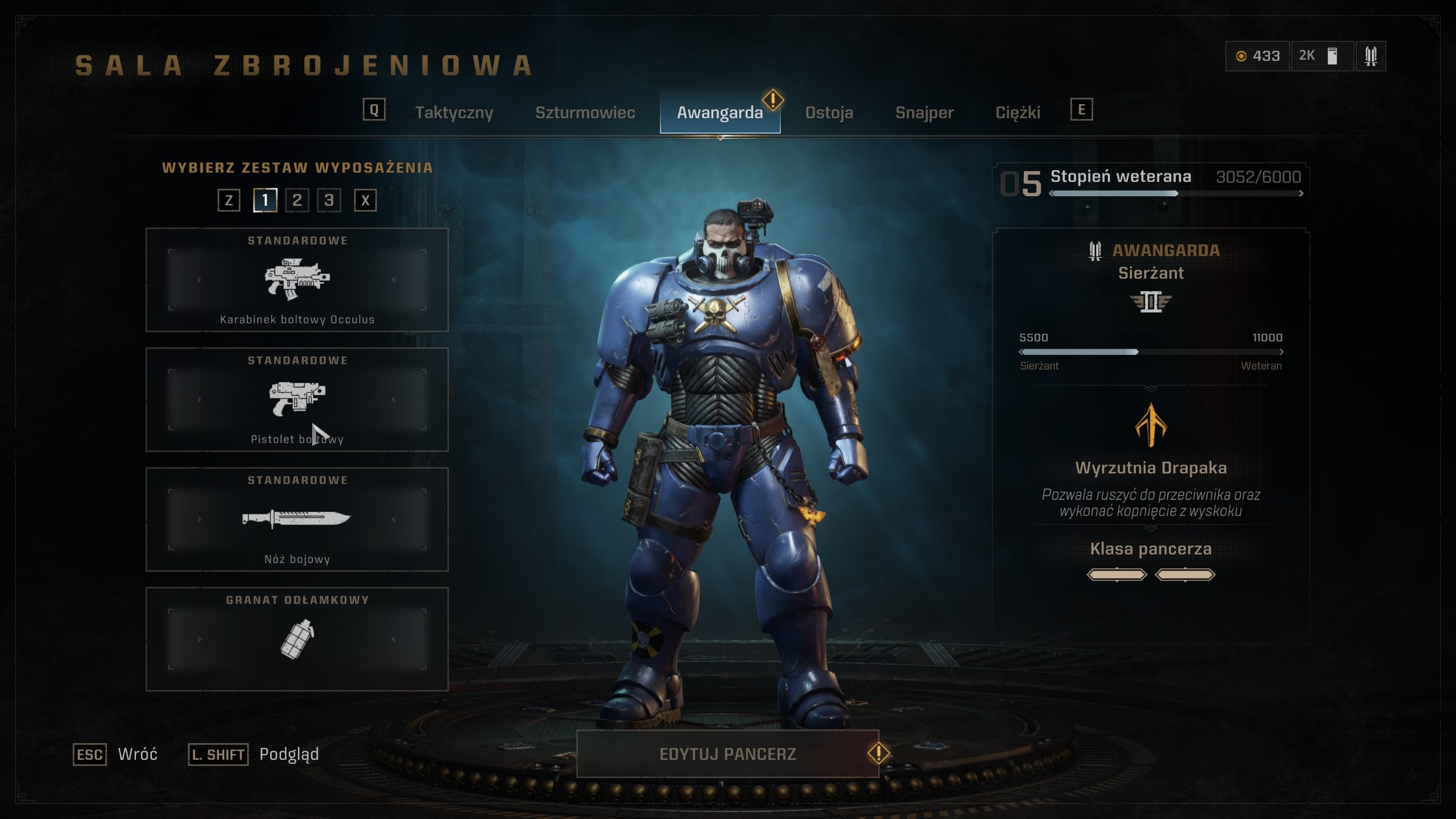Switch to equipment loadout 3

[x=329, y=200]
